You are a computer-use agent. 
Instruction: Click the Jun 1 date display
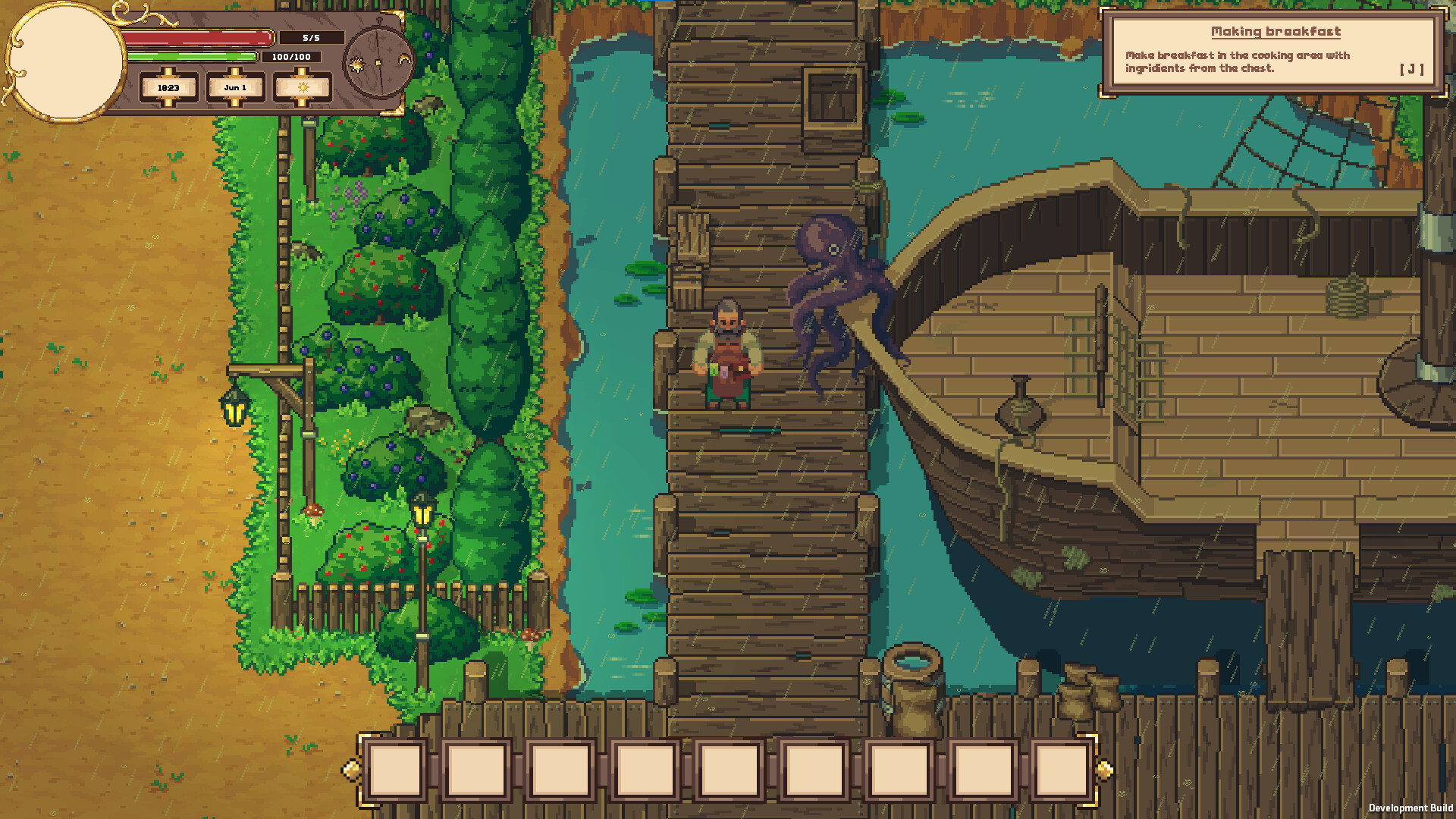pyautogui.click(x=235, y=88)
